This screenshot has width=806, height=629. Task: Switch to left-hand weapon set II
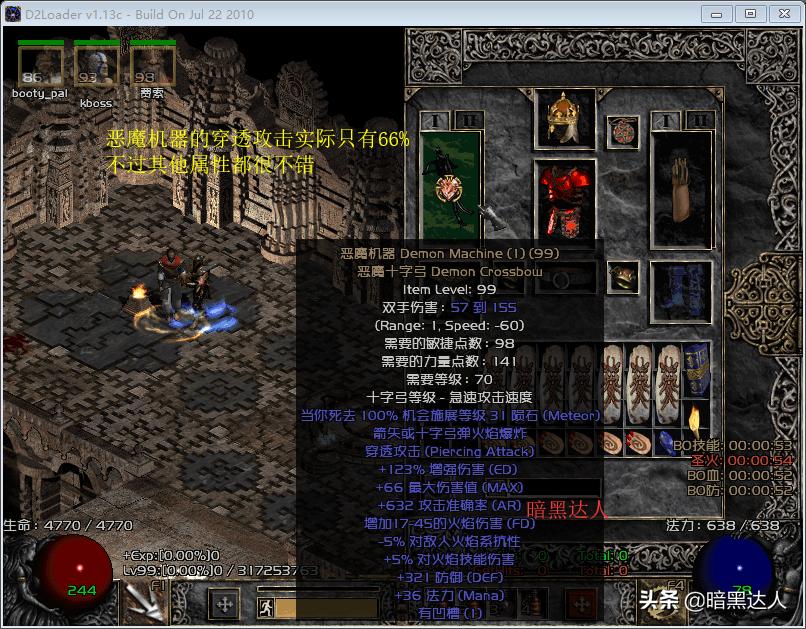tap(466, 120)
